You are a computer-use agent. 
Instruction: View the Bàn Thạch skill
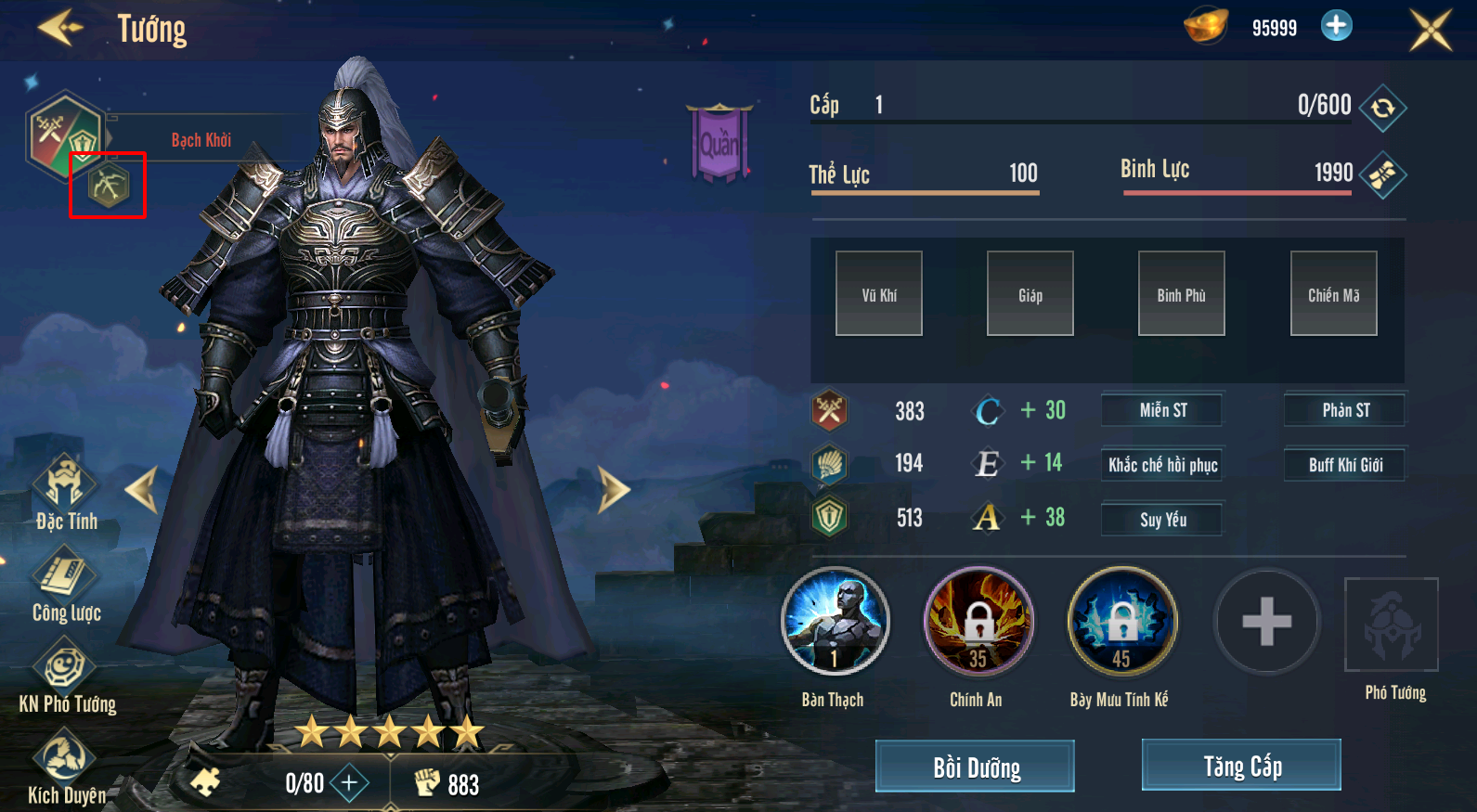point(835,621)
